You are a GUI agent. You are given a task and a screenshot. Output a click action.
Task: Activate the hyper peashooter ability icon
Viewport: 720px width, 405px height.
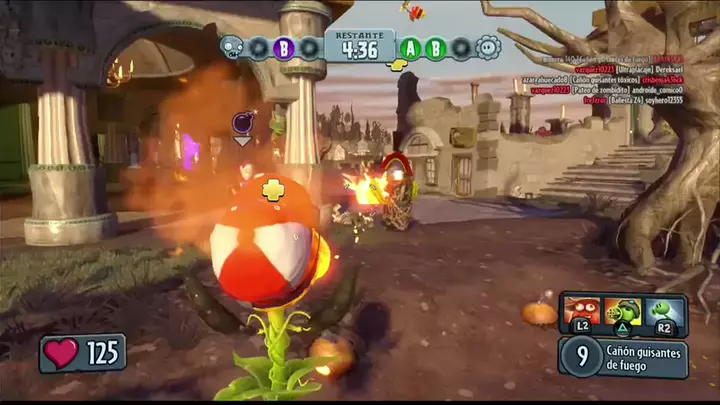click(663, 310)
